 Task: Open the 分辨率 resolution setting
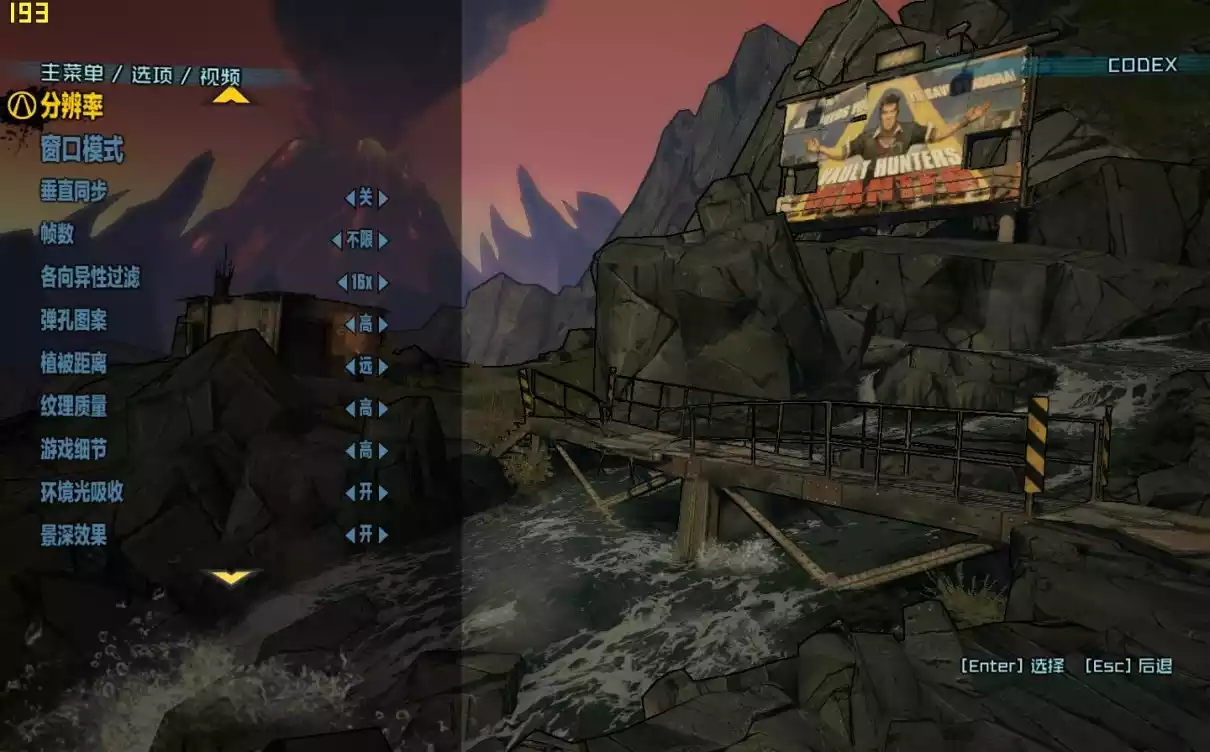(72, 106)
